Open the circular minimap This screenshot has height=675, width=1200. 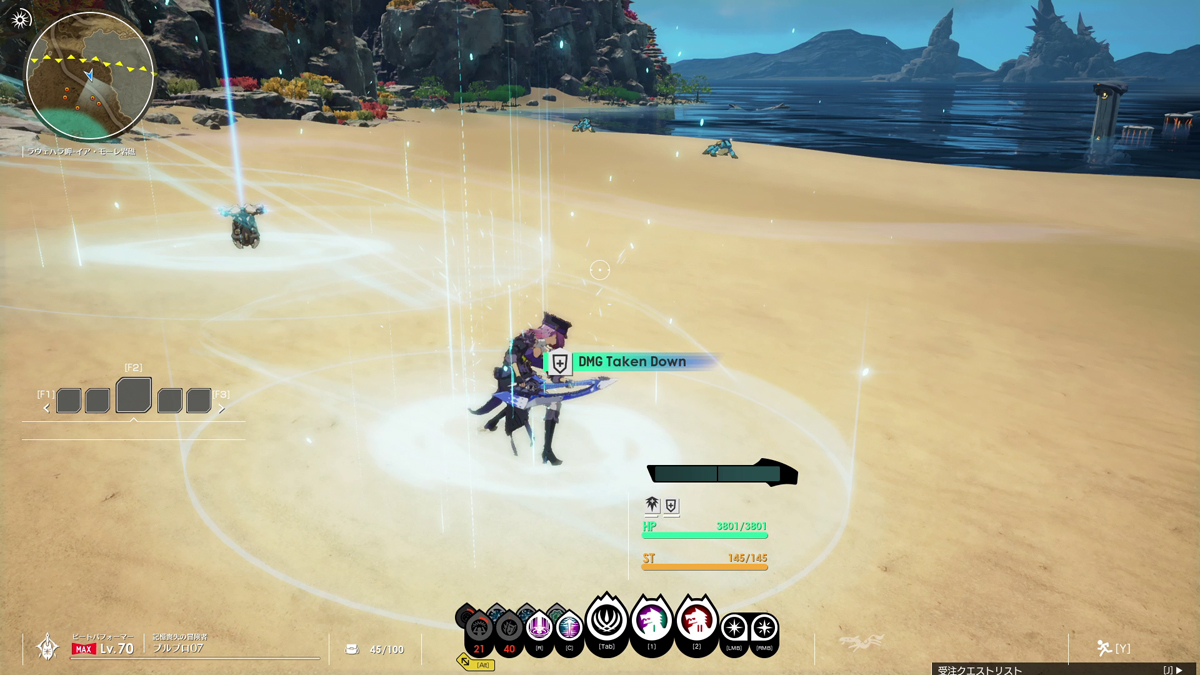tap(90, 76)
